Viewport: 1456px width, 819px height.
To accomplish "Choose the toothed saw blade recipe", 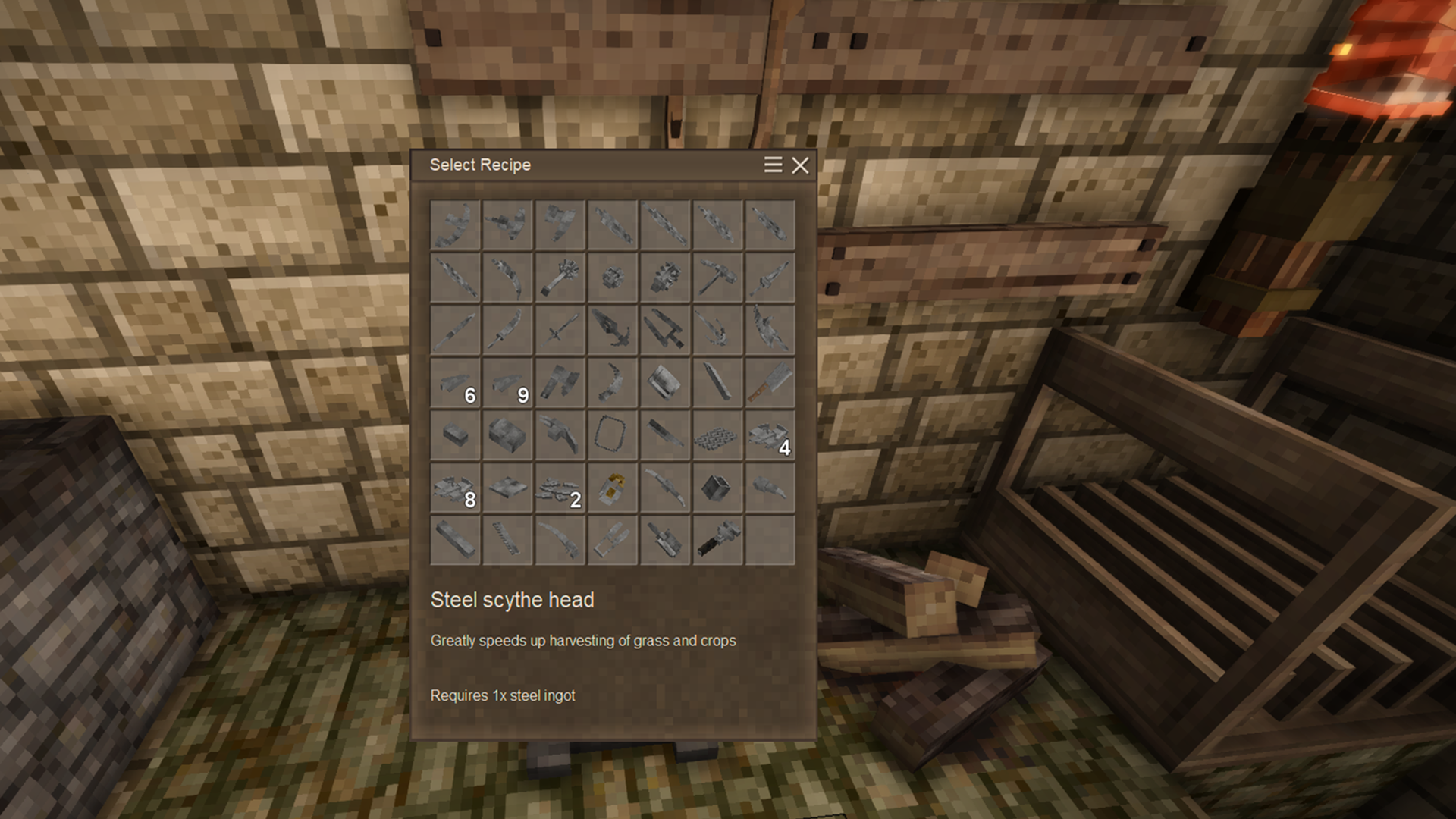I will 507,540.
